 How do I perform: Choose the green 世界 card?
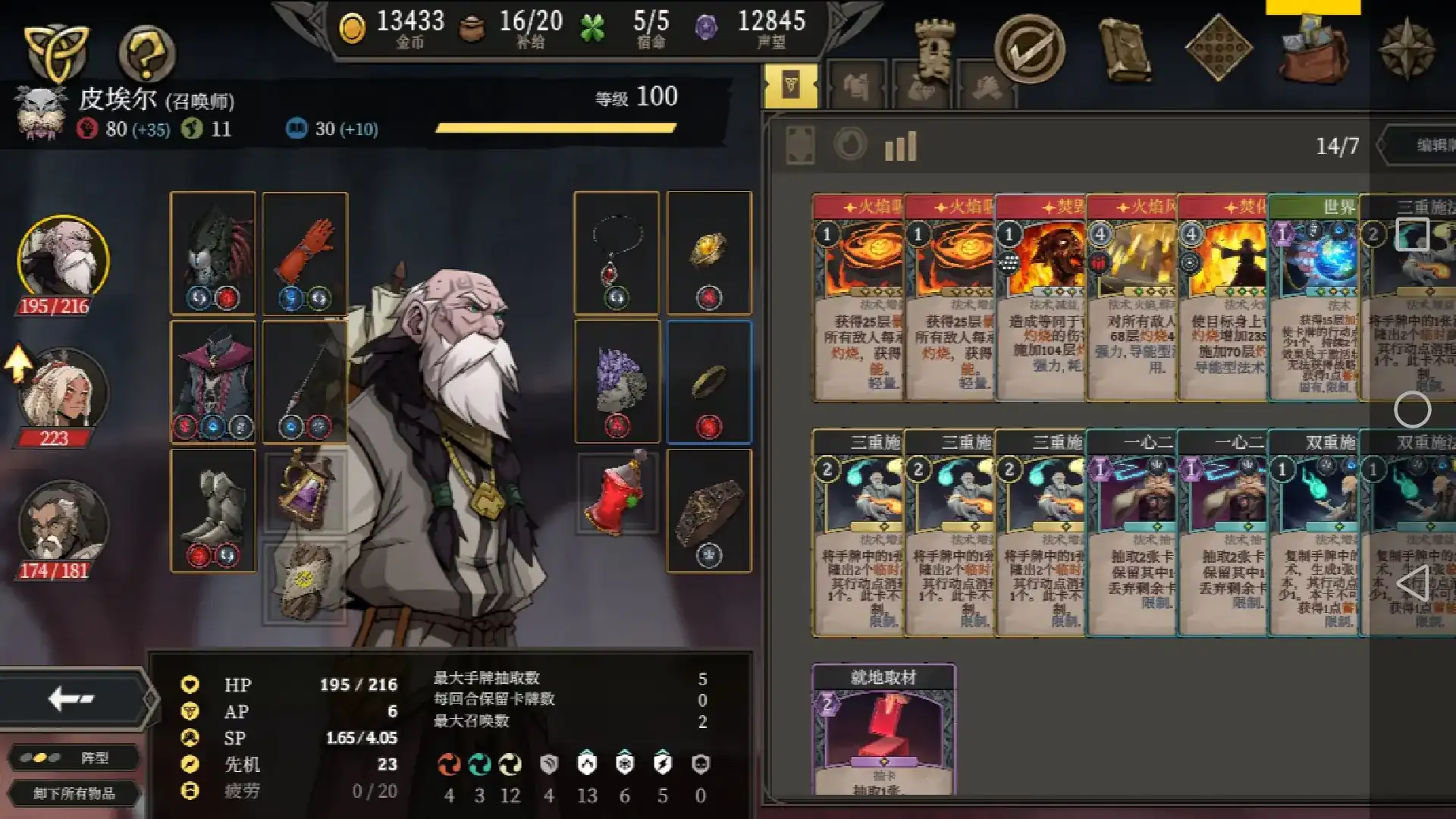[x=1313, y=297]
